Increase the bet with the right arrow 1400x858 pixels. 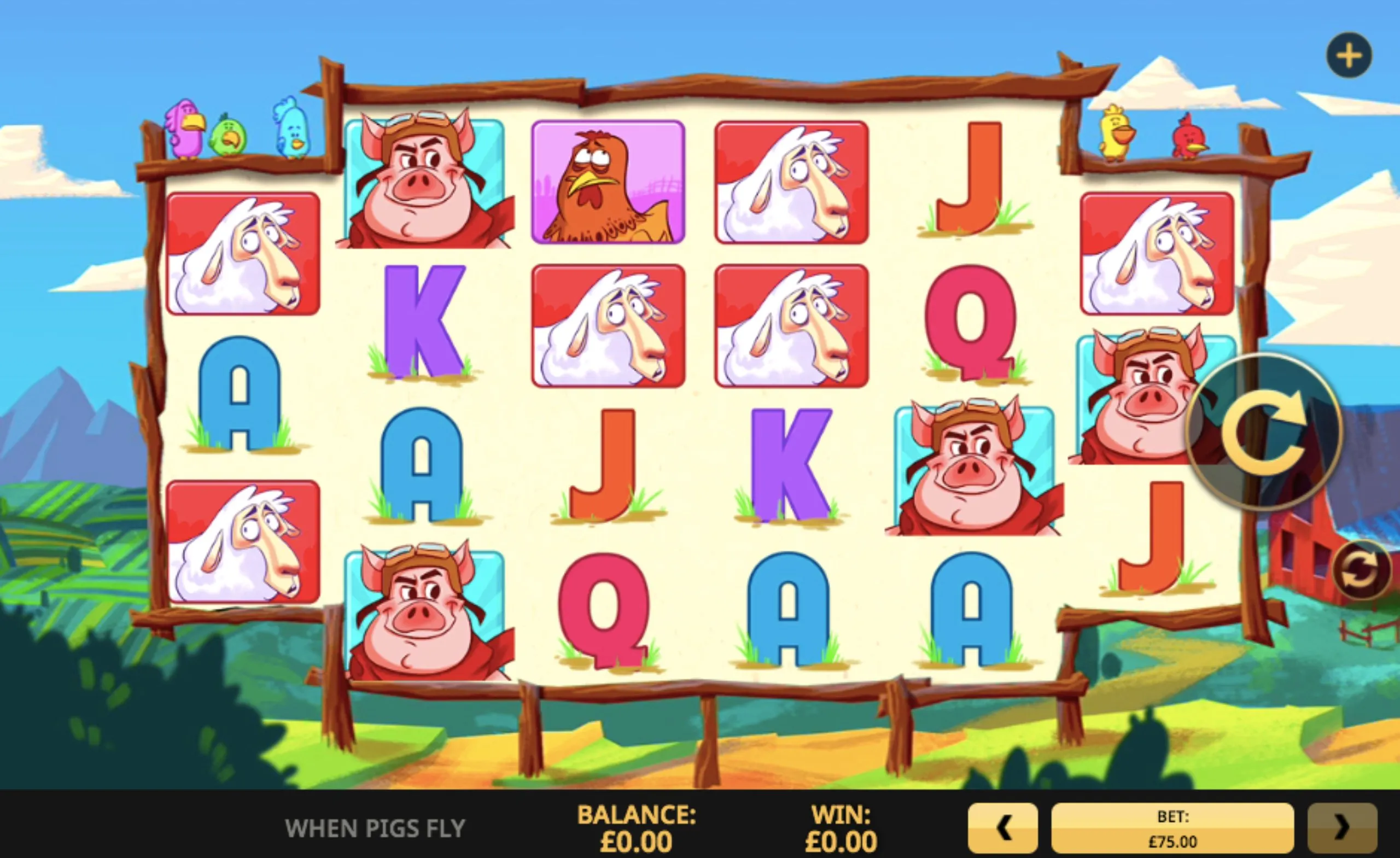[1341, 828]
